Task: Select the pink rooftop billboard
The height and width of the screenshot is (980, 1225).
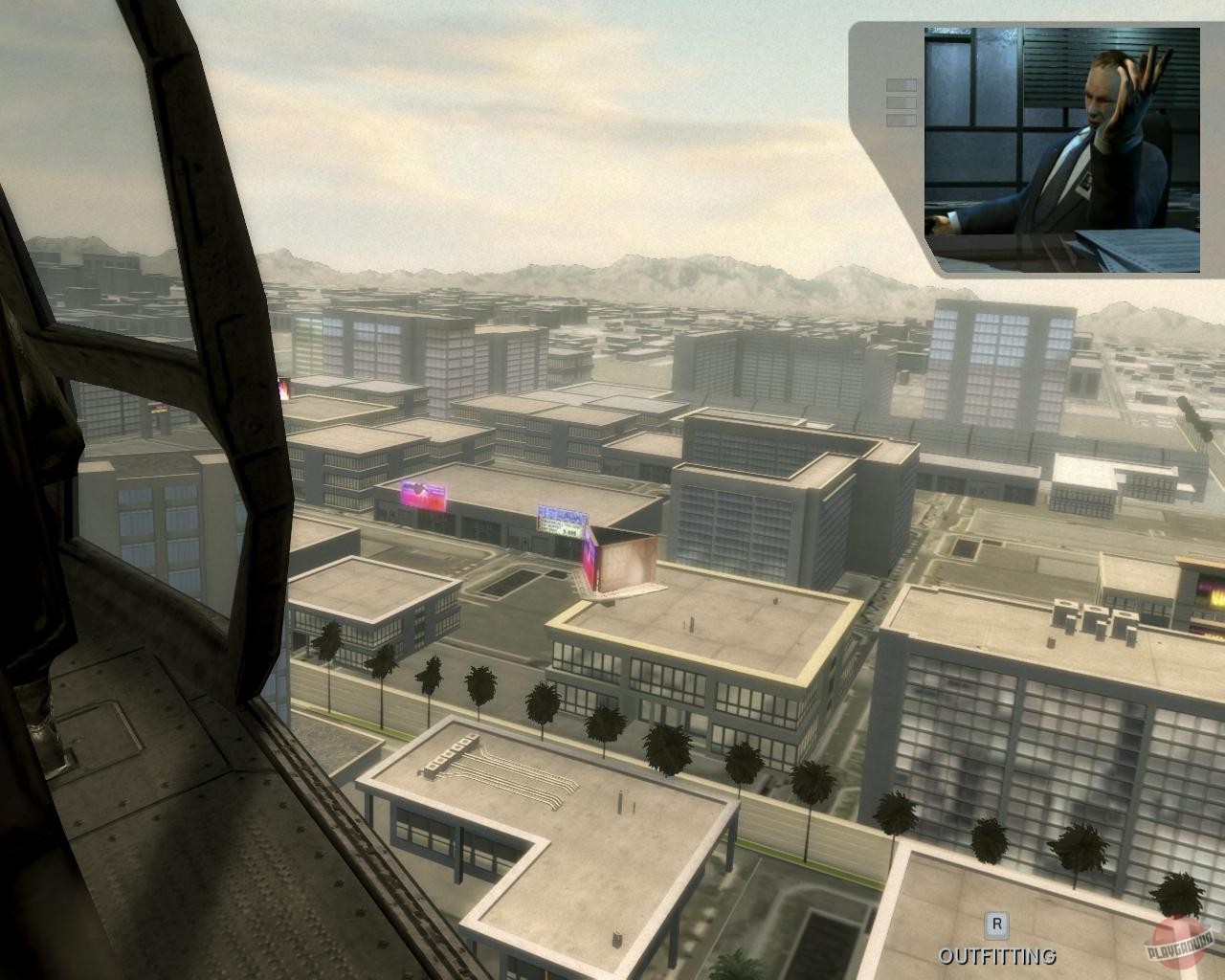Action: 422,496
